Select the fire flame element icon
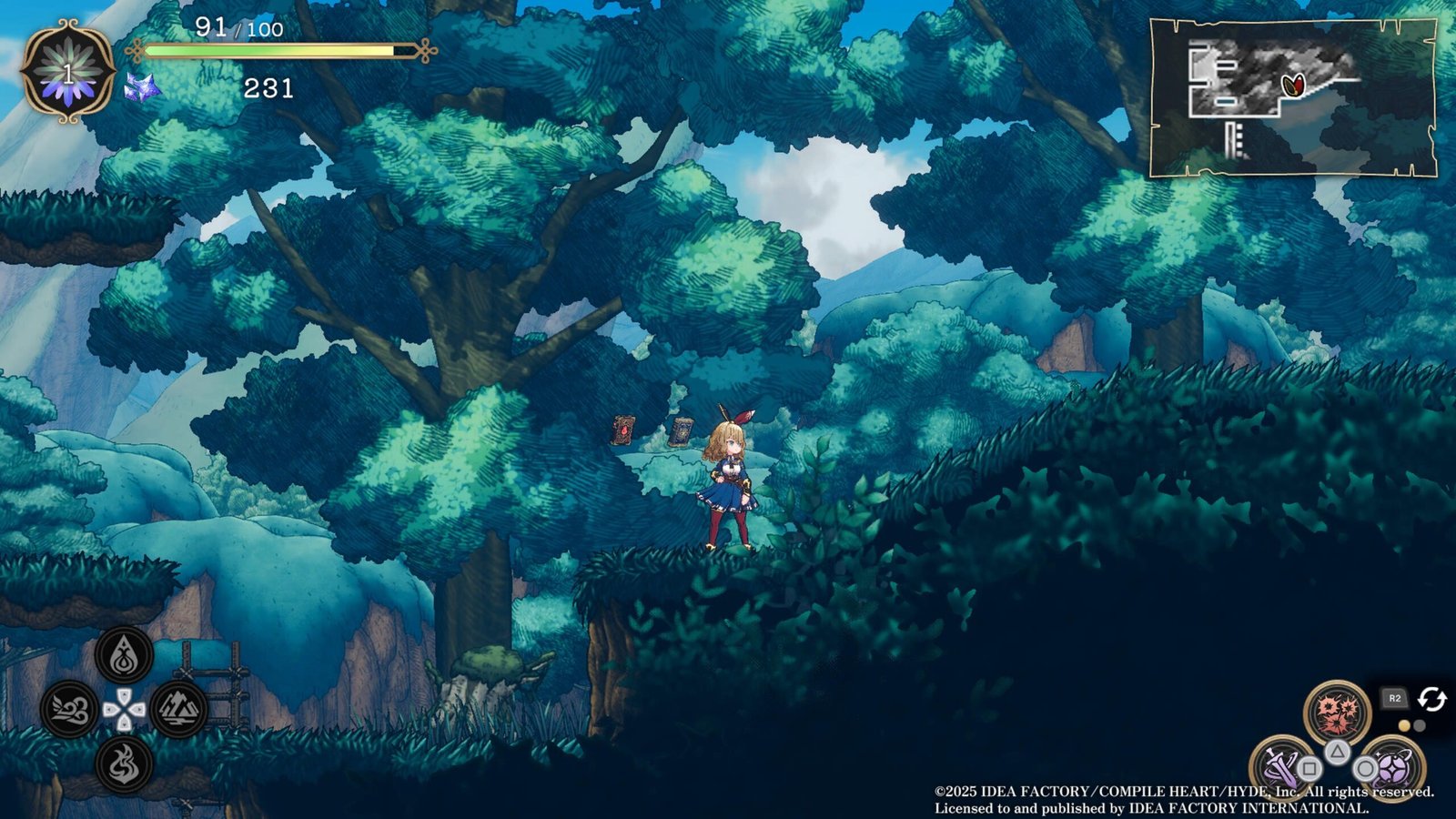The width and height of the screenshot is (1456, 819). [124, 763]
